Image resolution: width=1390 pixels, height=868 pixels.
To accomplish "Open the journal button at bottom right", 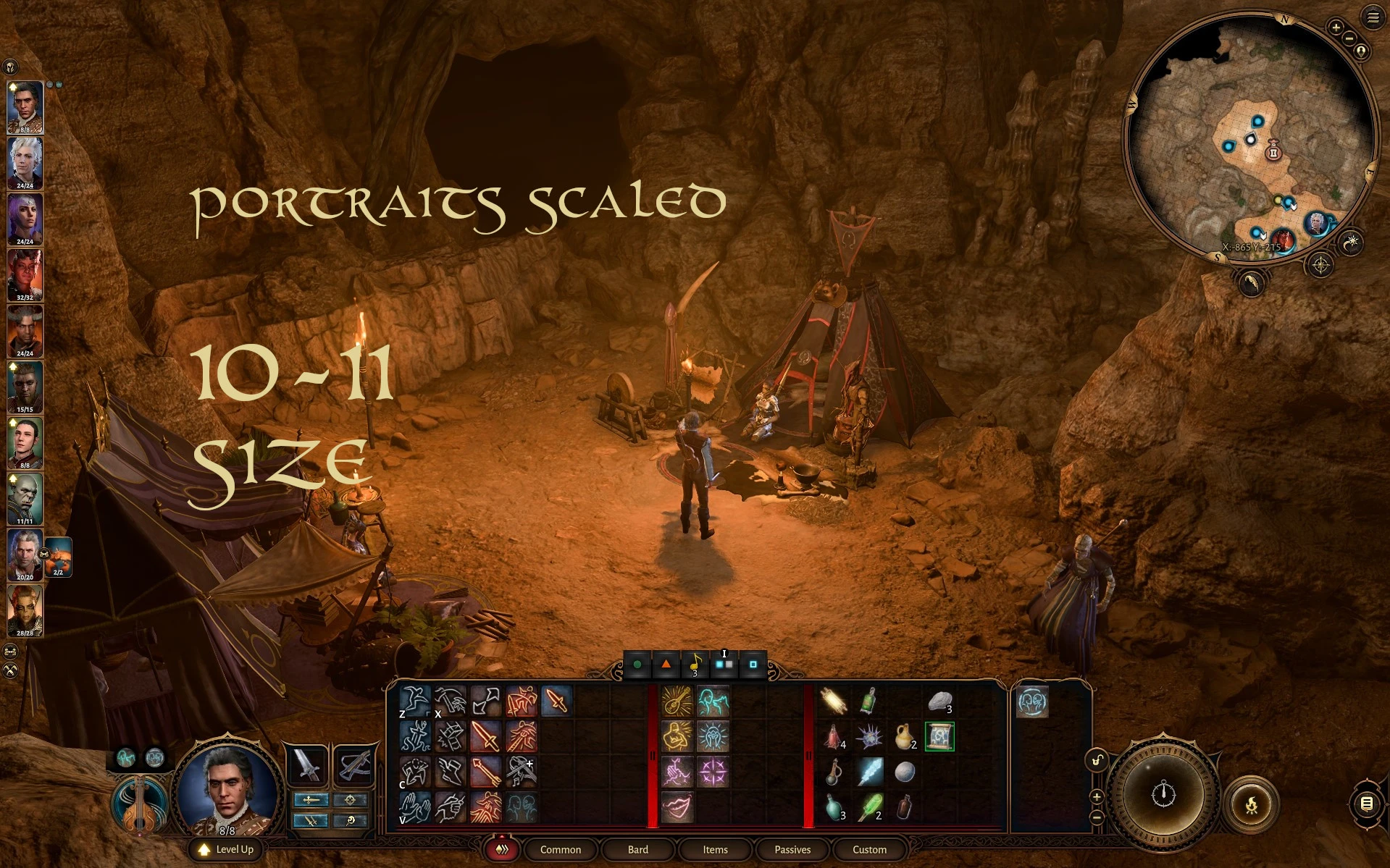I will coord(1366,803).
